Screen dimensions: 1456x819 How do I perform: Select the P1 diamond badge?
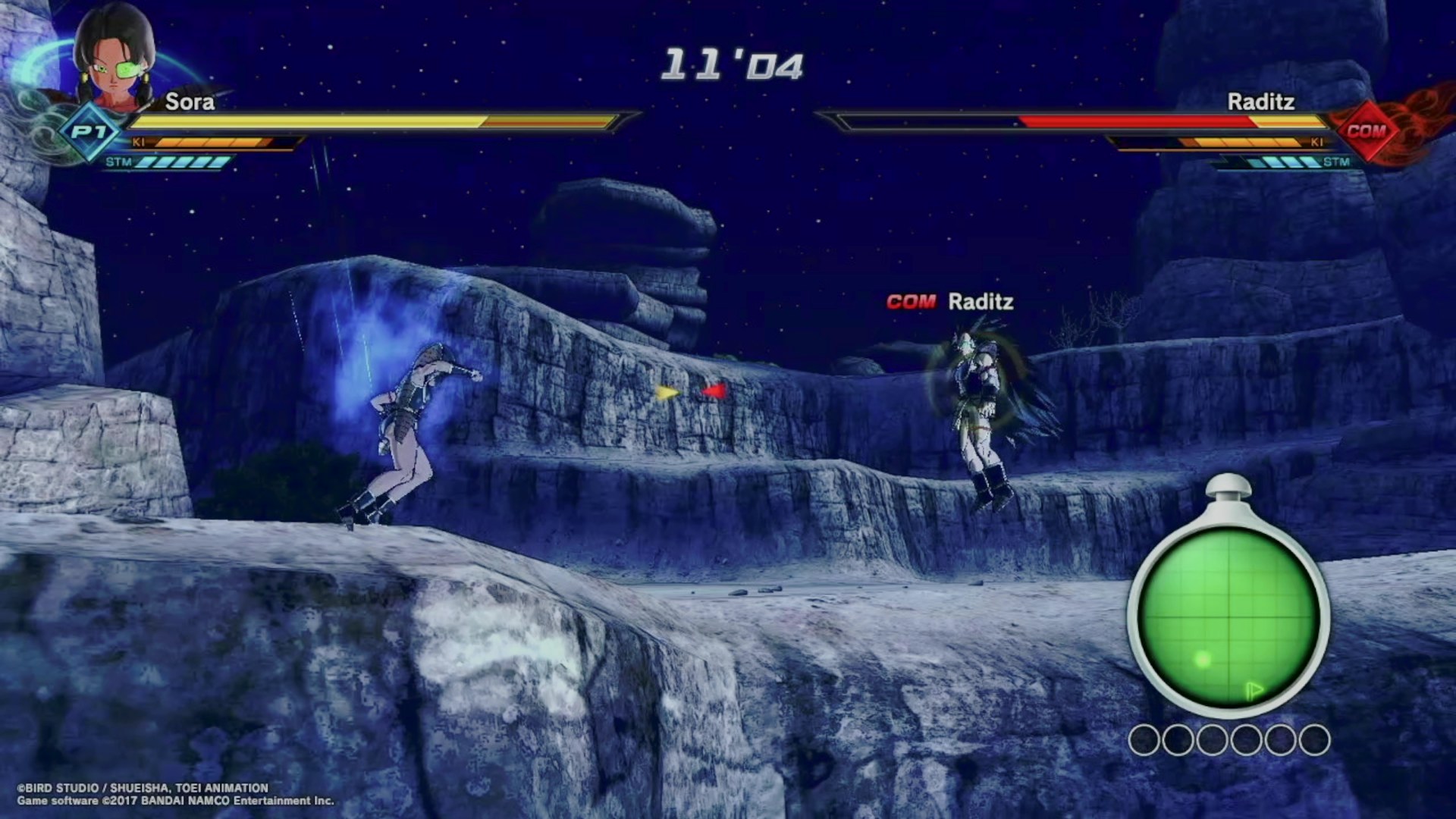[x=89, y=132]
